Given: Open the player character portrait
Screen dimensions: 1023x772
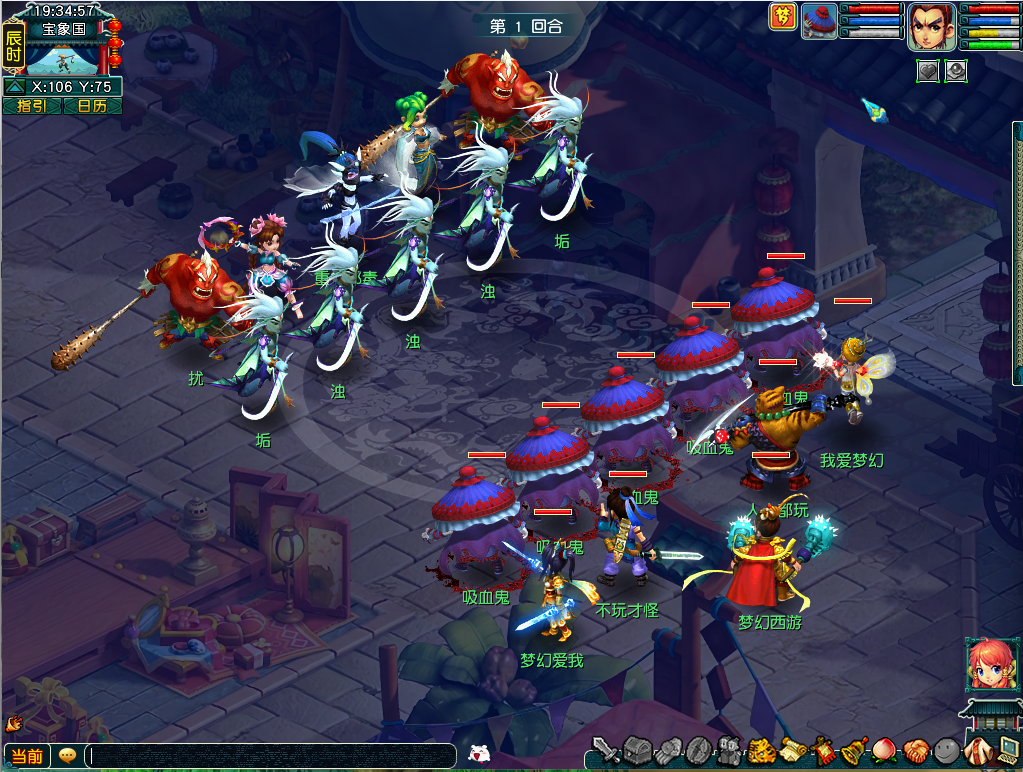Looking at the screenshot, I should [930, 26].
